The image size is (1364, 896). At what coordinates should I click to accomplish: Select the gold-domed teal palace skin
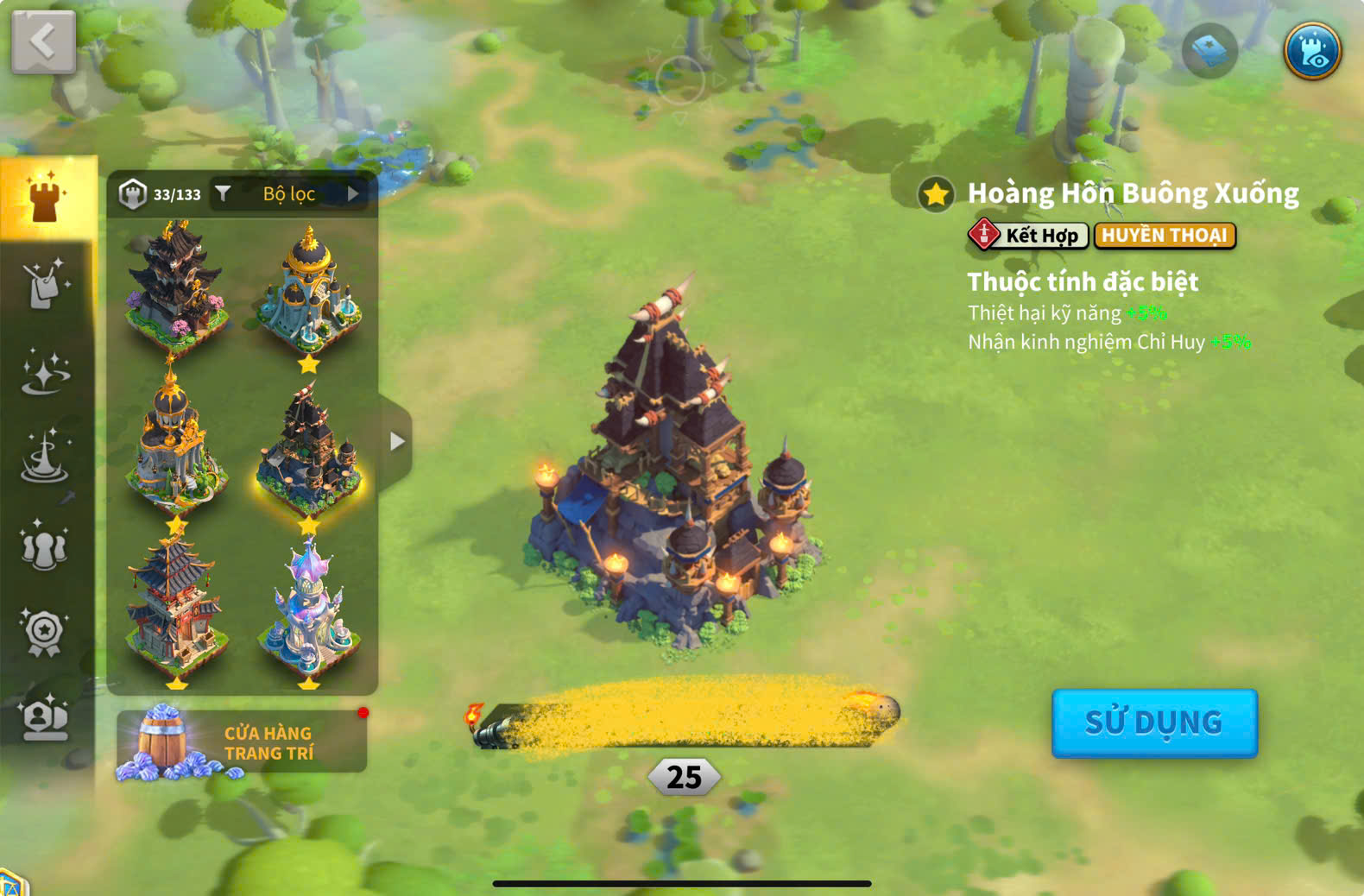pos(309,289)
